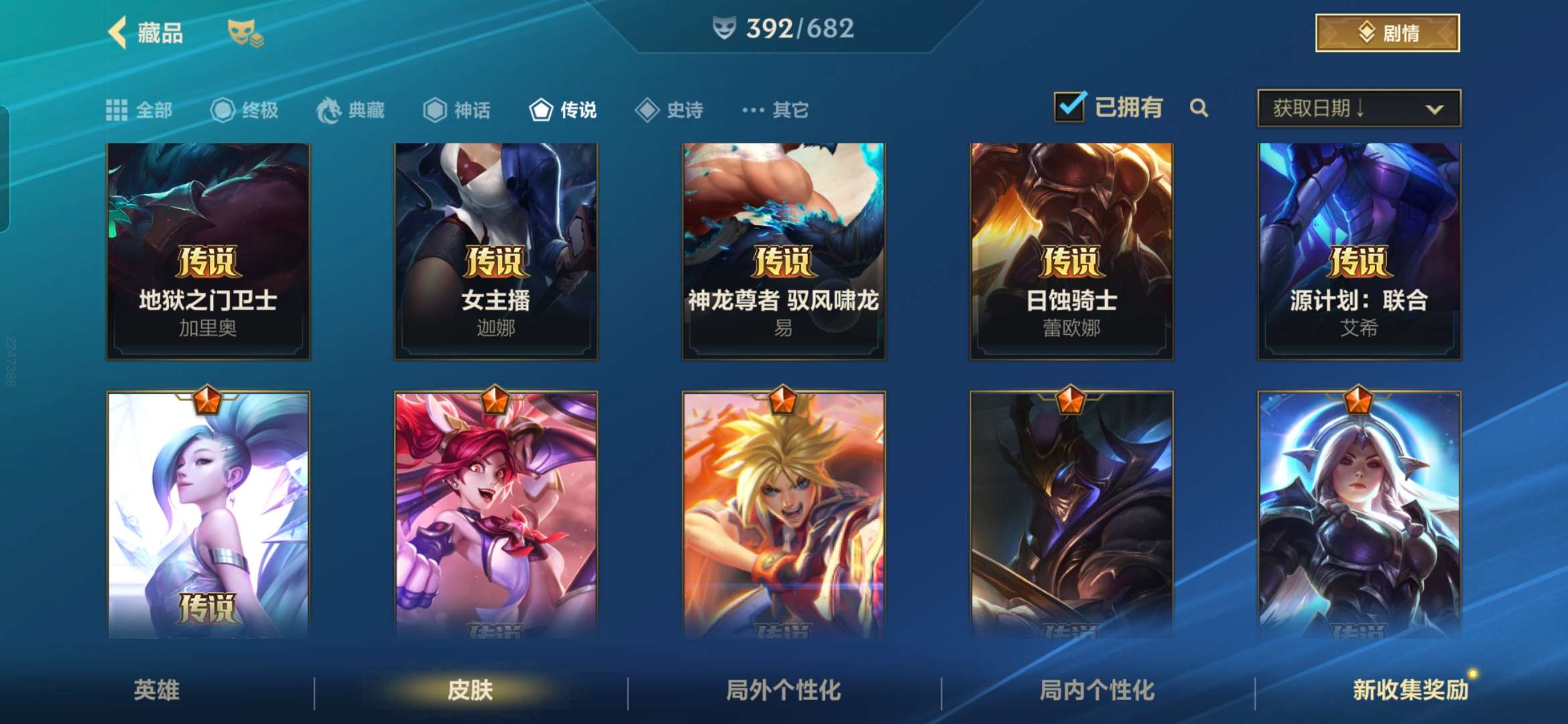
Task: Filter skins by 典藏 rarity
Action: (x=350, y=110)
